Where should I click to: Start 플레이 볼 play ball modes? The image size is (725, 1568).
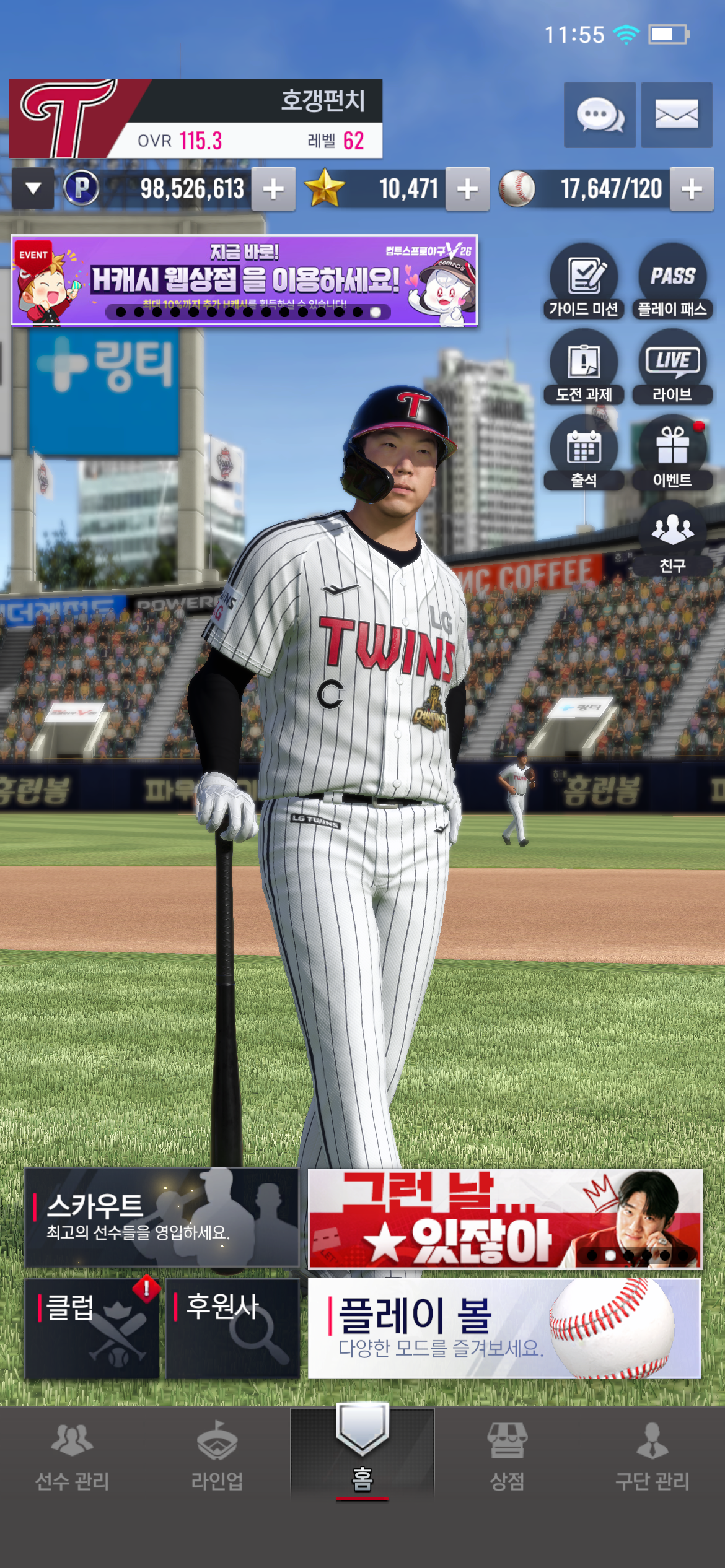(x=504, y=1328)
